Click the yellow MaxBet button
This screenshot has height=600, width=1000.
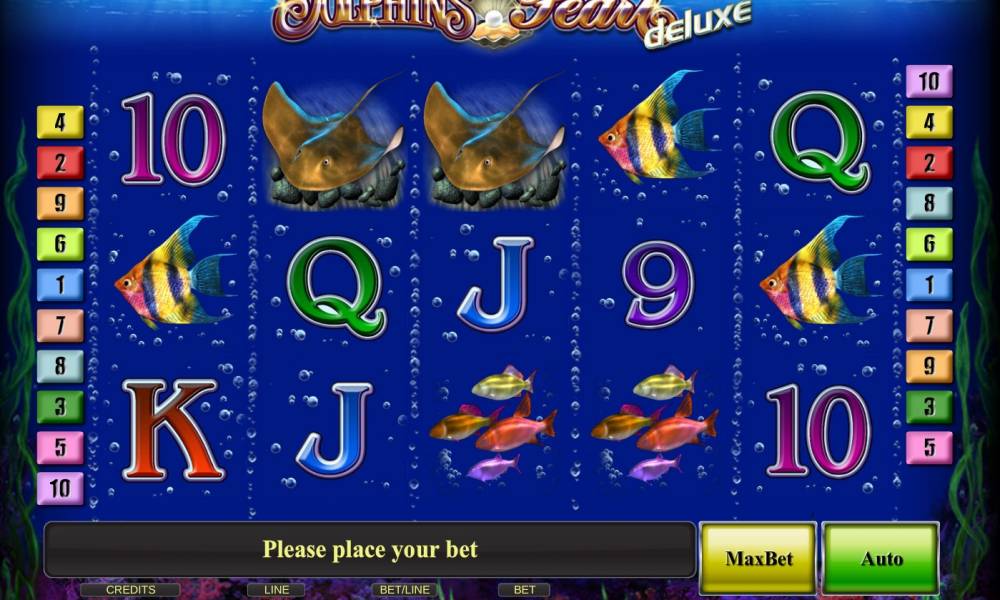pos(758,557)
